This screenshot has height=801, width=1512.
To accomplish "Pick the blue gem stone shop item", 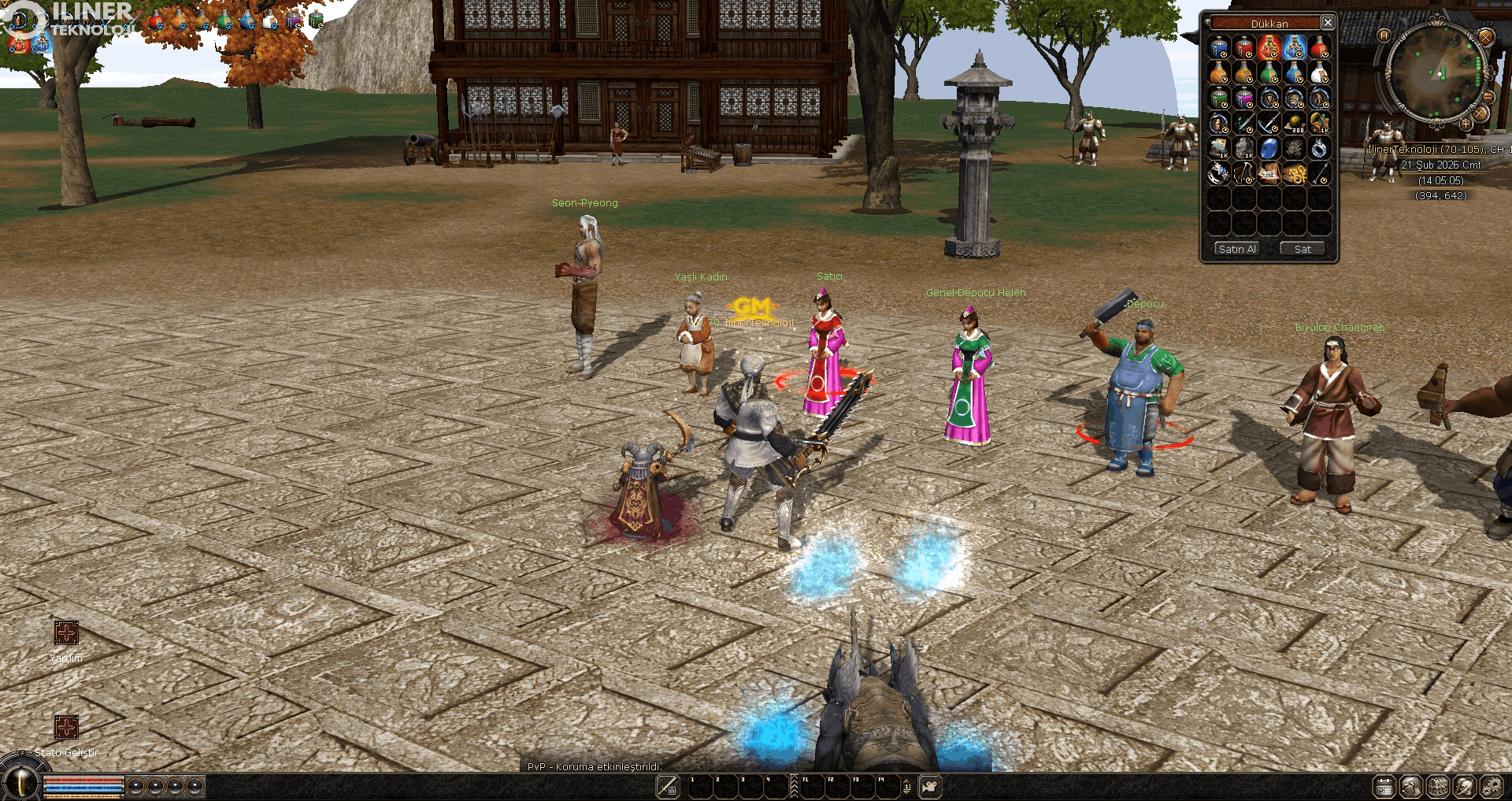I will click(1269, 148).
